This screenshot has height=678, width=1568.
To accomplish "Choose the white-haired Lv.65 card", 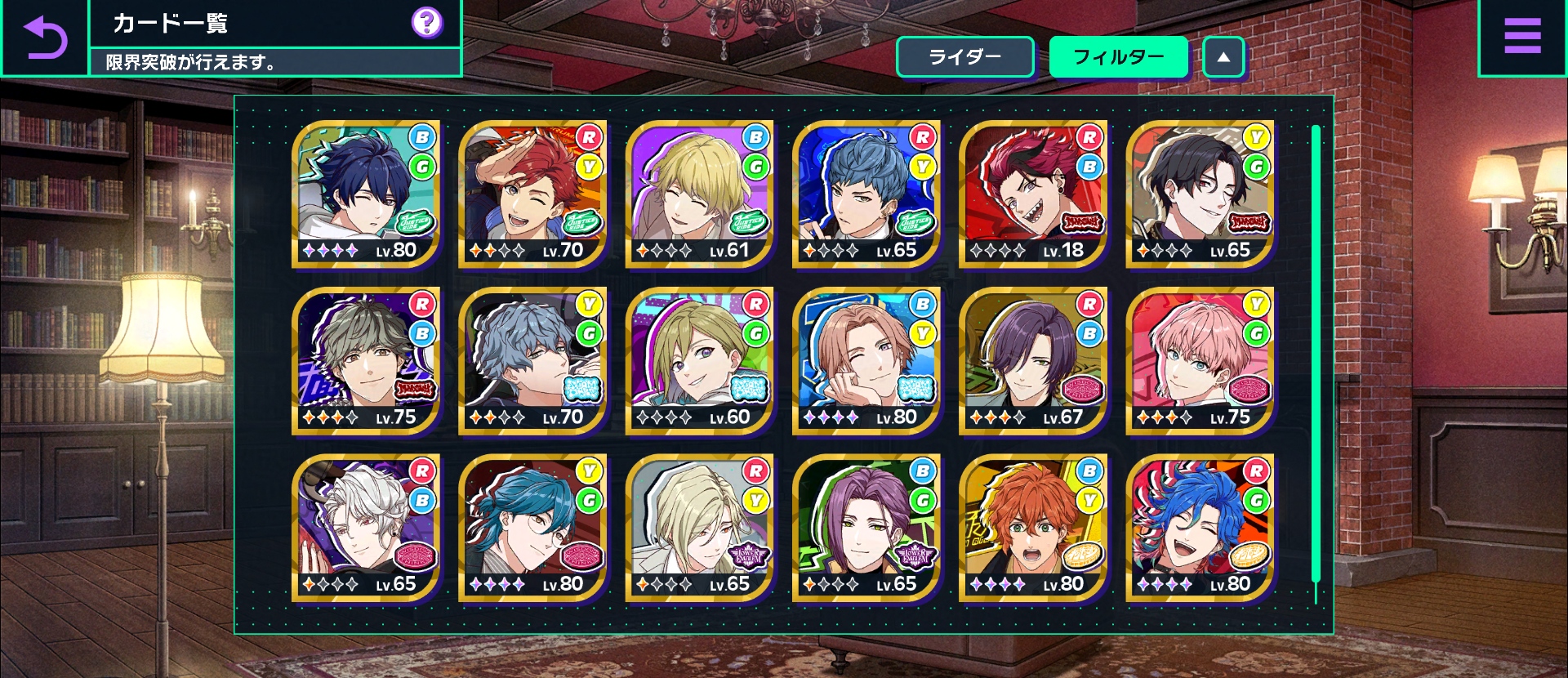I will (366, 528).
